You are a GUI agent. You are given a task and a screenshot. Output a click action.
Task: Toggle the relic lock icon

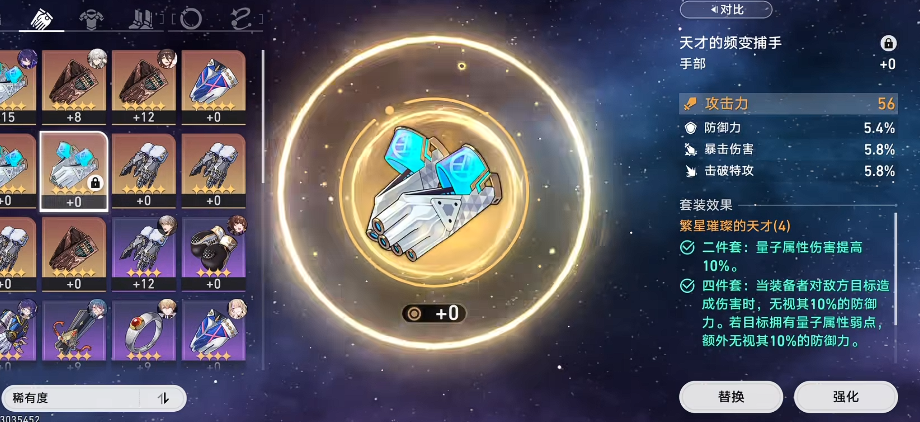pos(887,43)
